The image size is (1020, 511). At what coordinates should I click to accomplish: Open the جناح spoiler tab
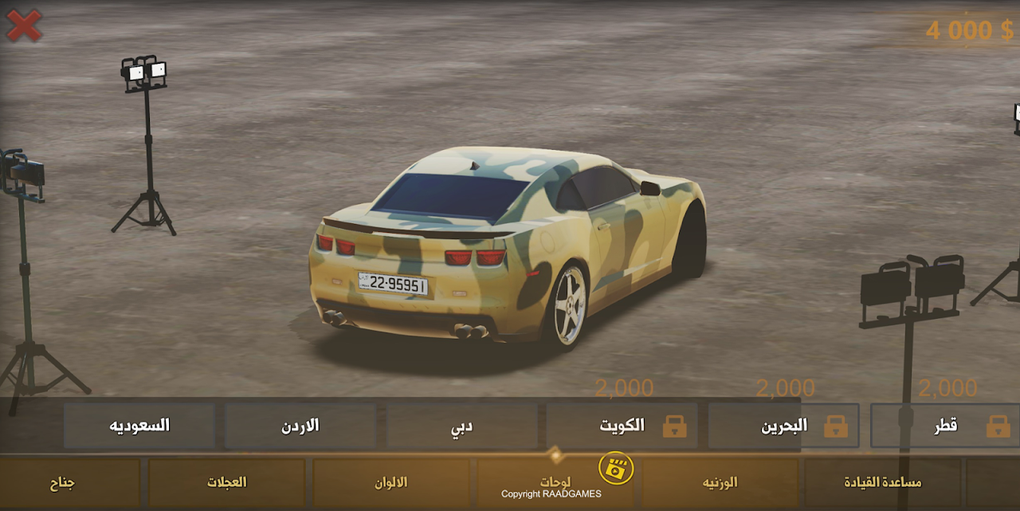pos(63,483)
